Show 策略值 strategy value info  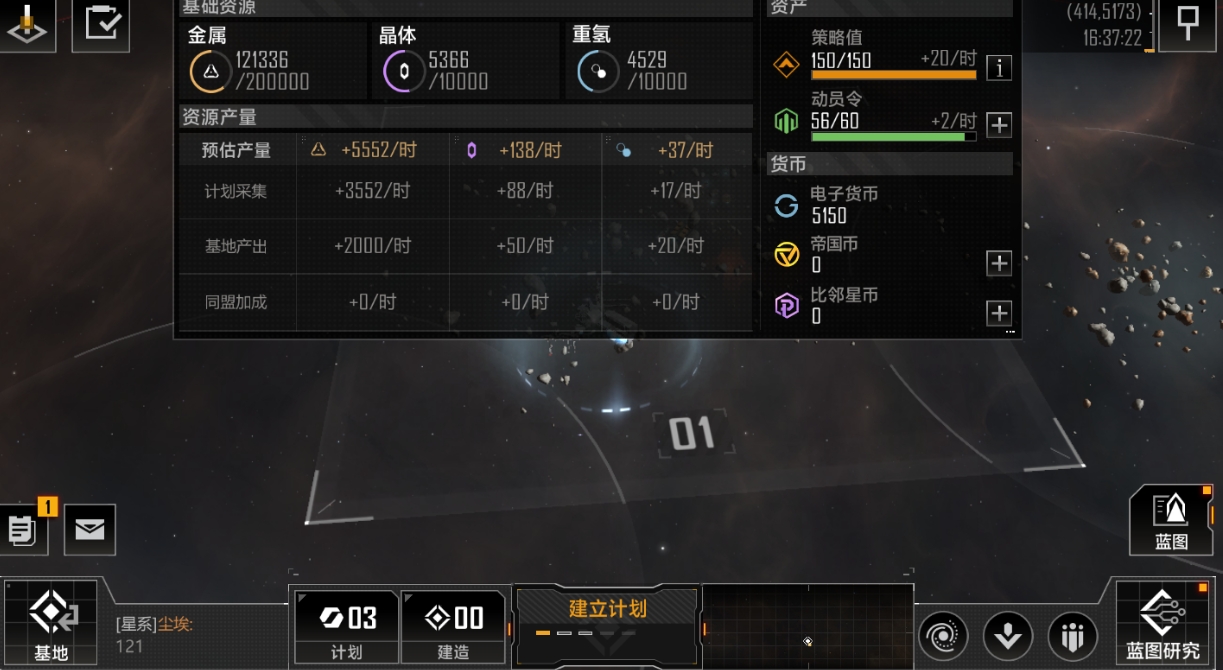(998, 68)
